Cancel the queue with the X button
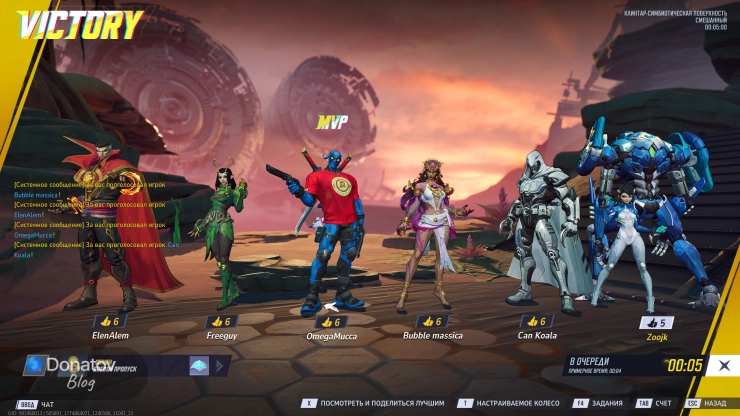Viewport: 740px width, 416px height. point(722,365)
